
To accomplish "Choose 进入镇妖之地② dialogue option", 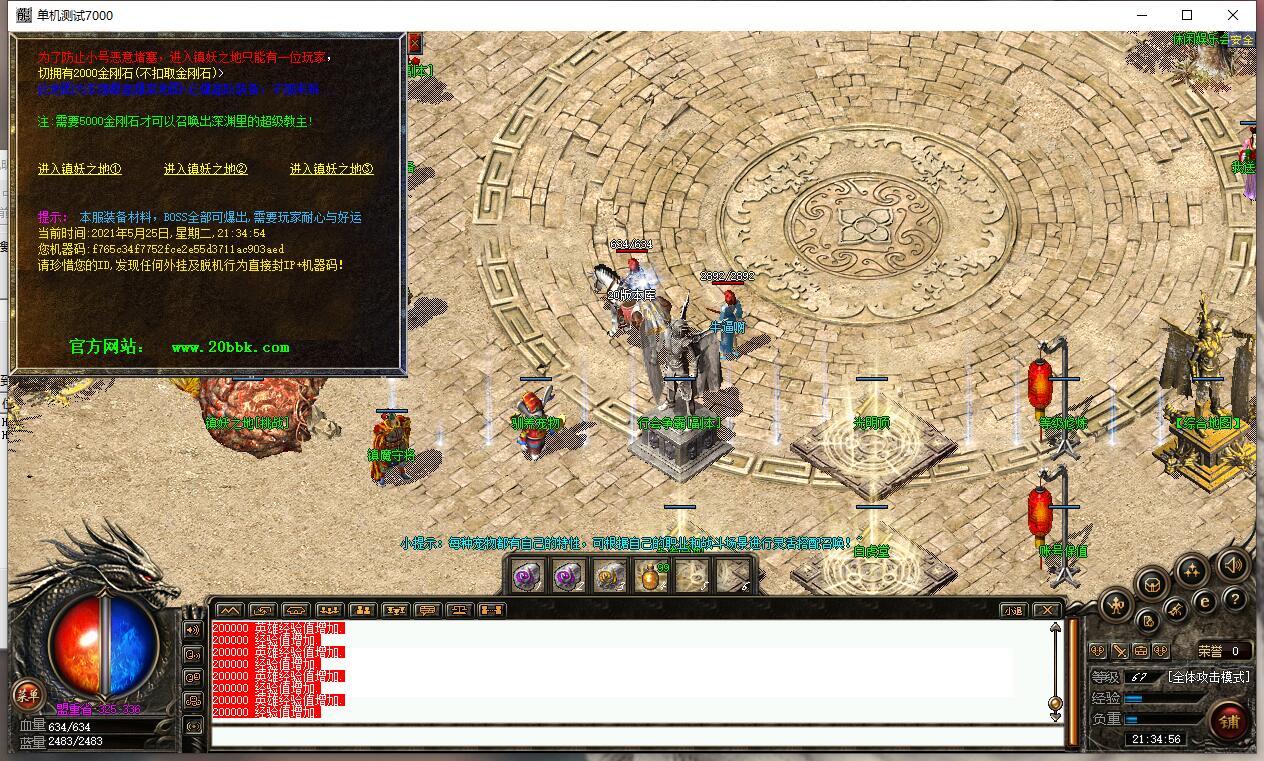I will tap(205, 169).
